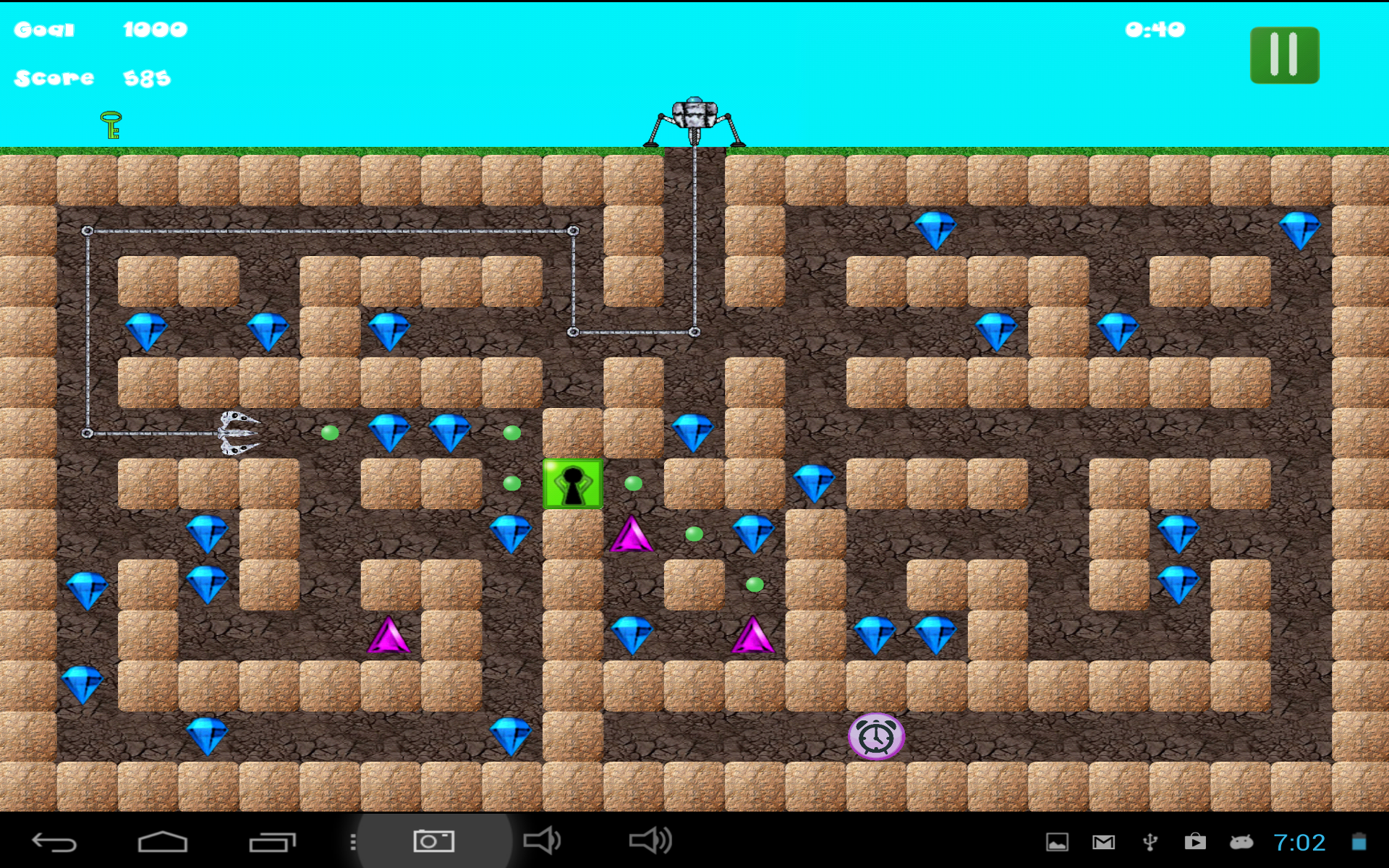Tap the trident pickup in the tunnel

[x=239, y=433]
